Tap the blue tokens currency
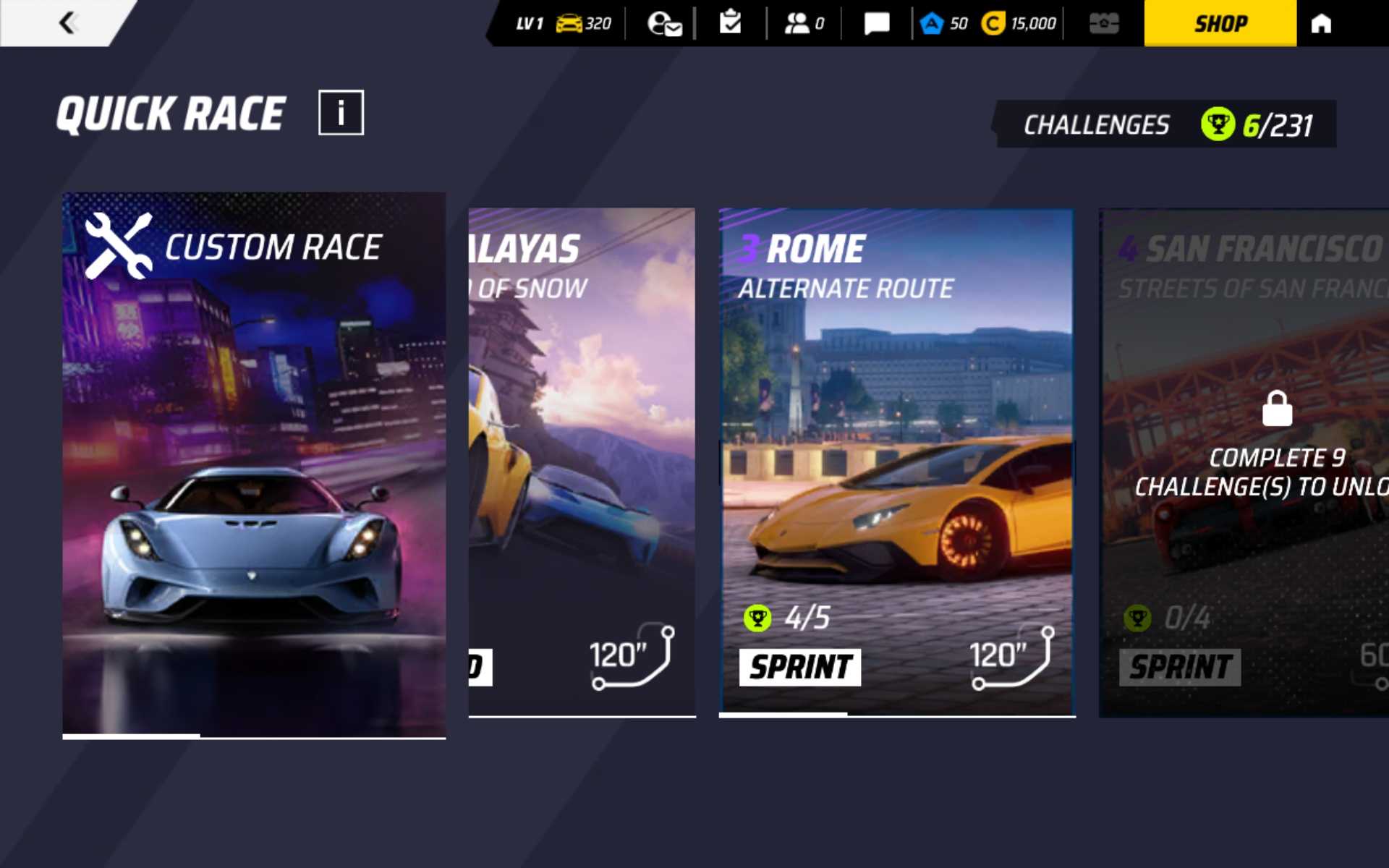The image size is (1389, 868). 944,23
